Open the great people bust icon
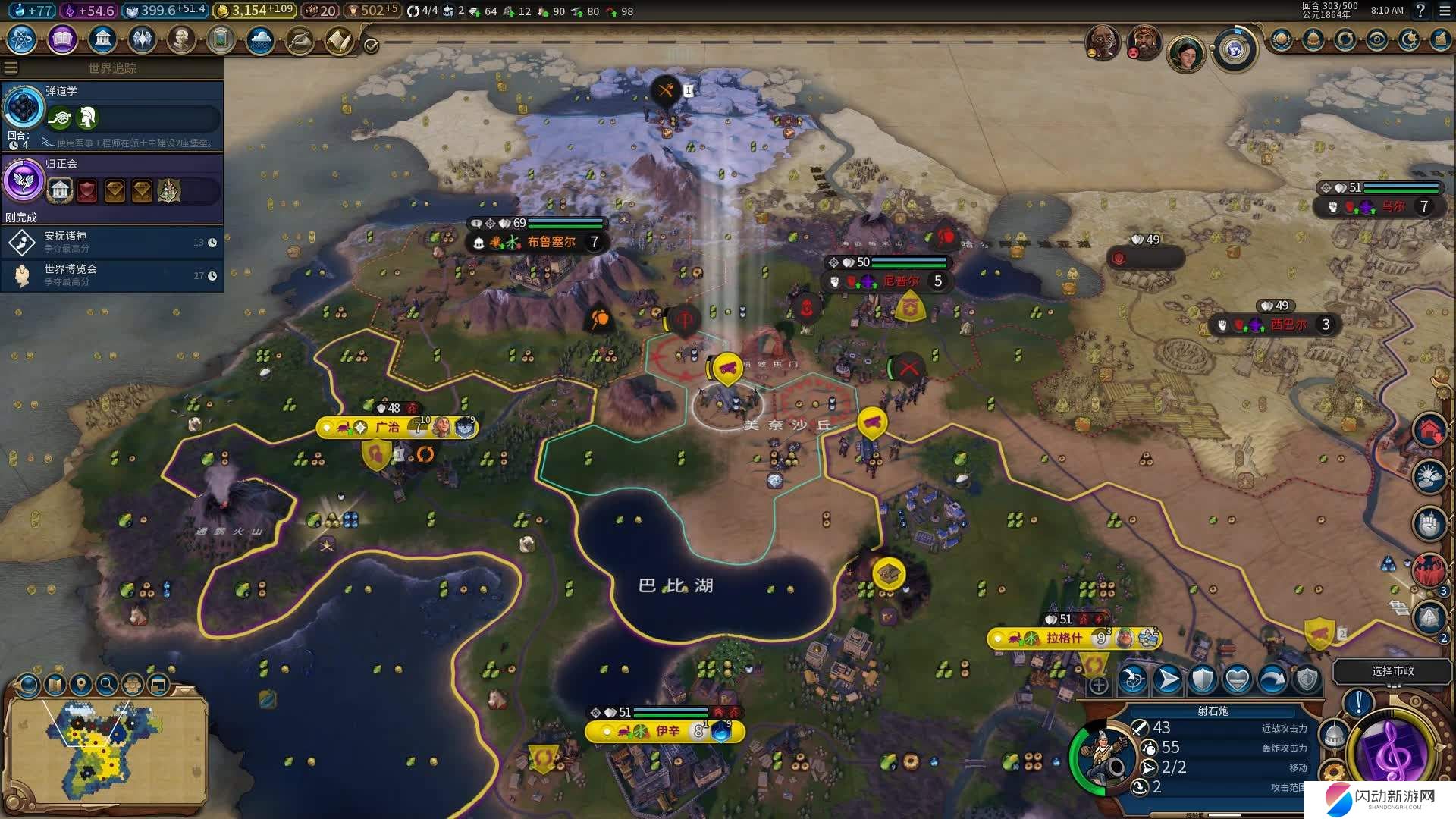The width and height of the screenshot is (1456, 819). (181, 39)
